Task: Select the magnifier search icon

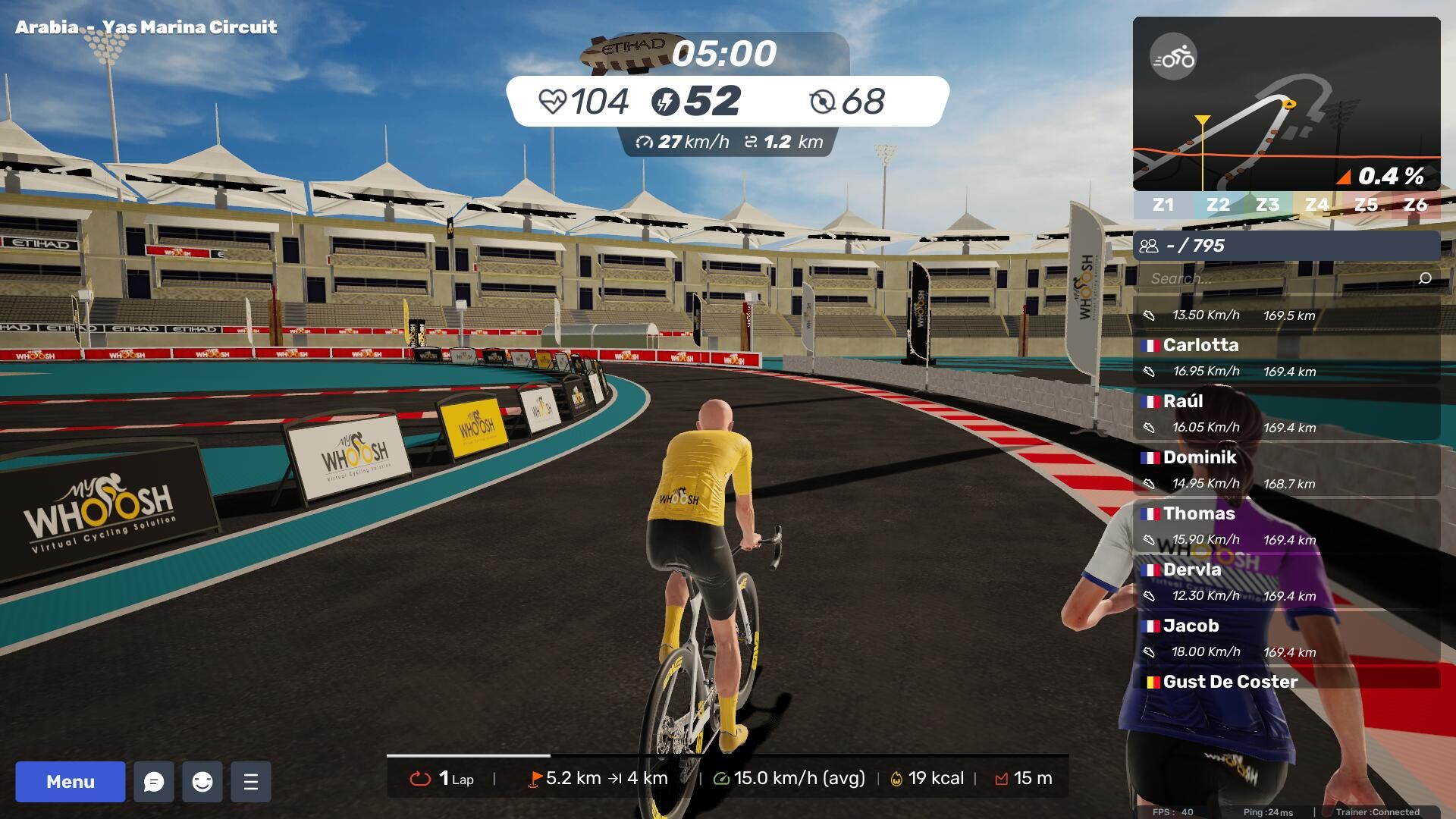Action: 1425,278
